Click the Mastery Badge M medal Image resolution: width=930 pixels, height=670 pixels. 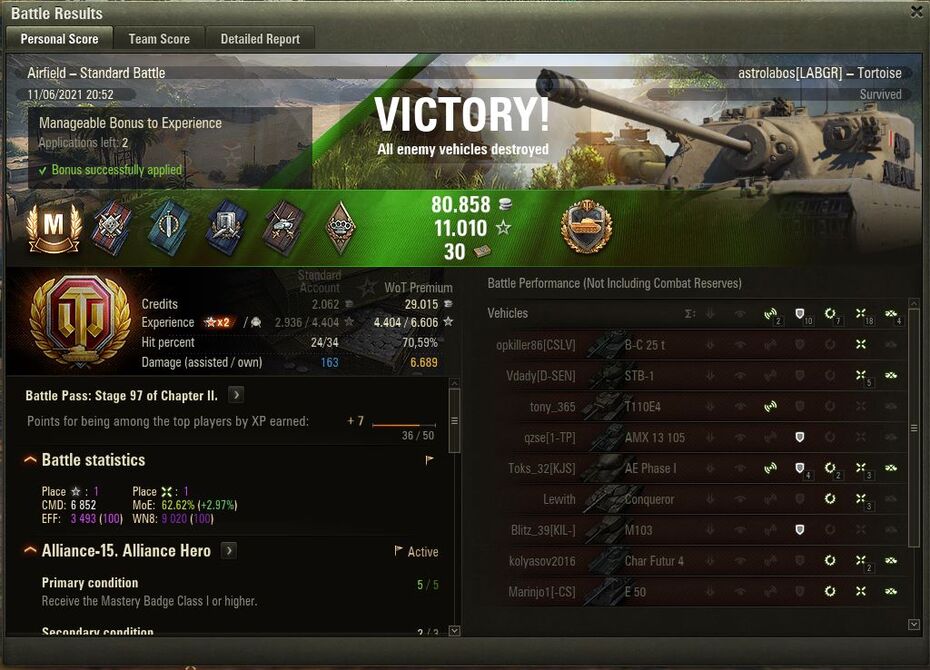coord(54,227)
